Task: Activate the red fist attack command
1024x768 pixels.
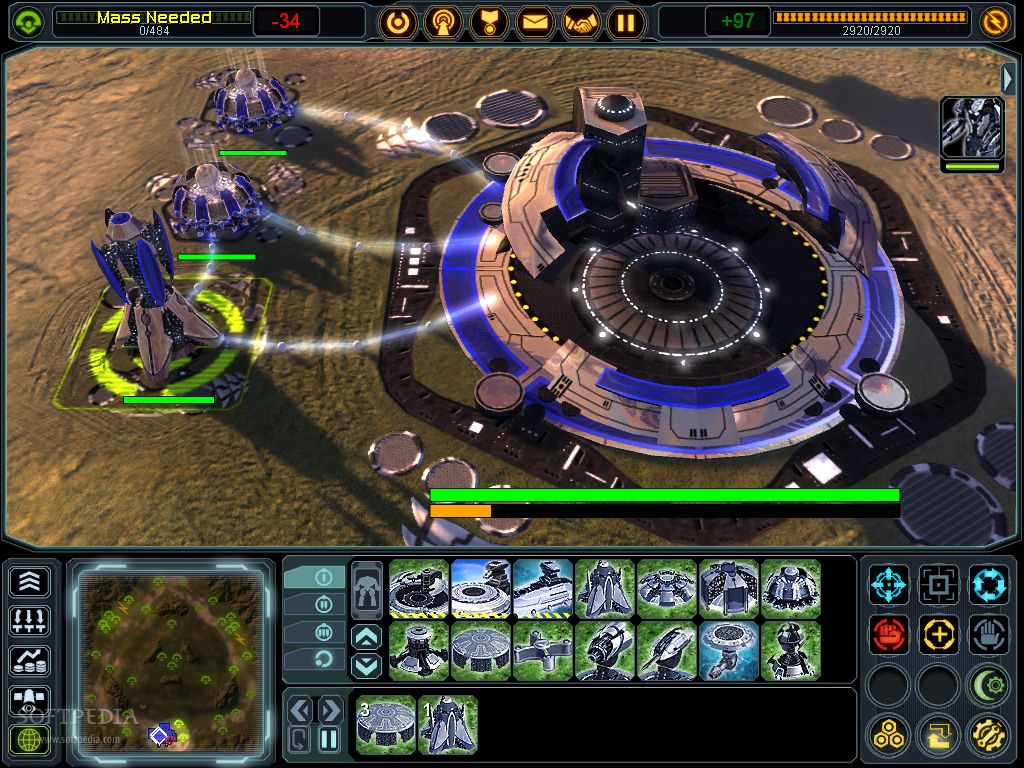Action: point(888,634)
